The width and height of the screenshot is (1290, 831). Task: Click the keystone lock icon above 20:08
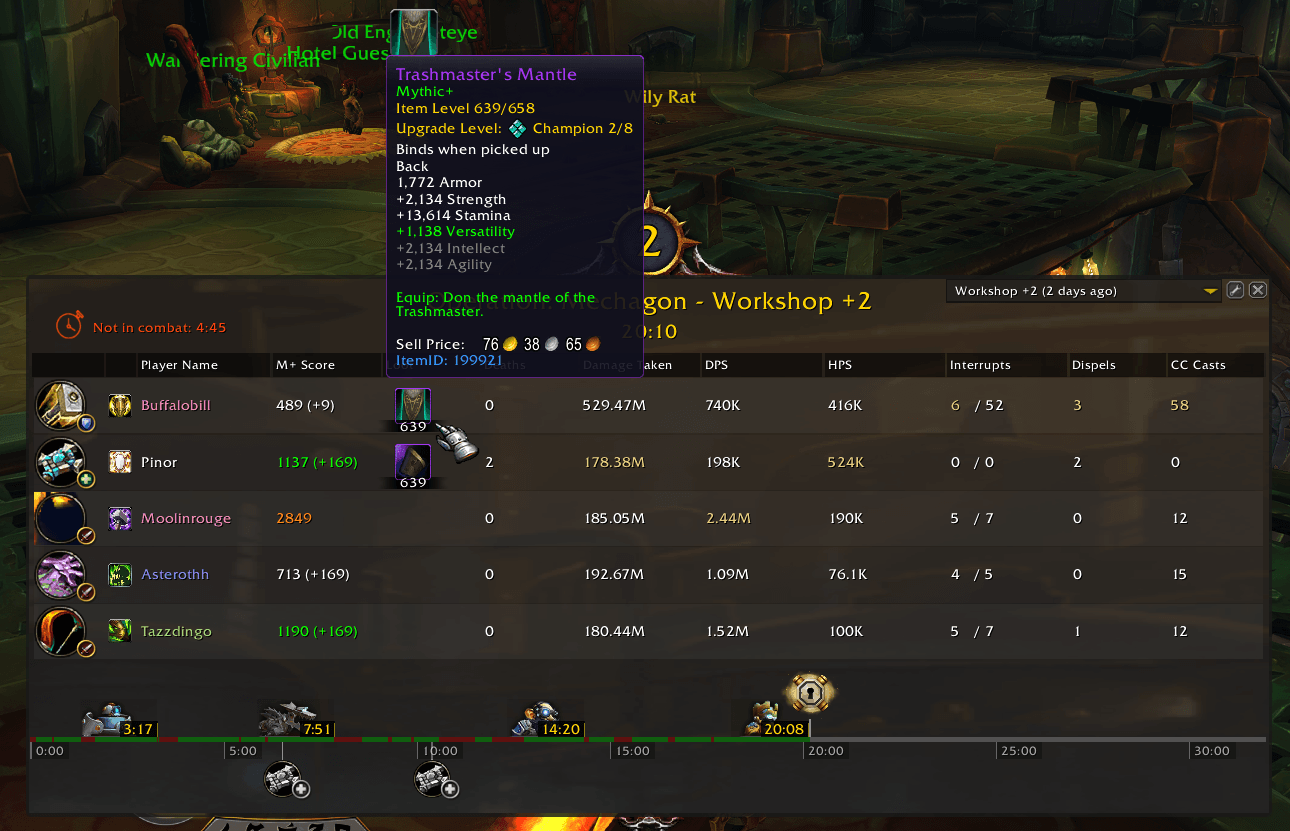tap(810, 691)
